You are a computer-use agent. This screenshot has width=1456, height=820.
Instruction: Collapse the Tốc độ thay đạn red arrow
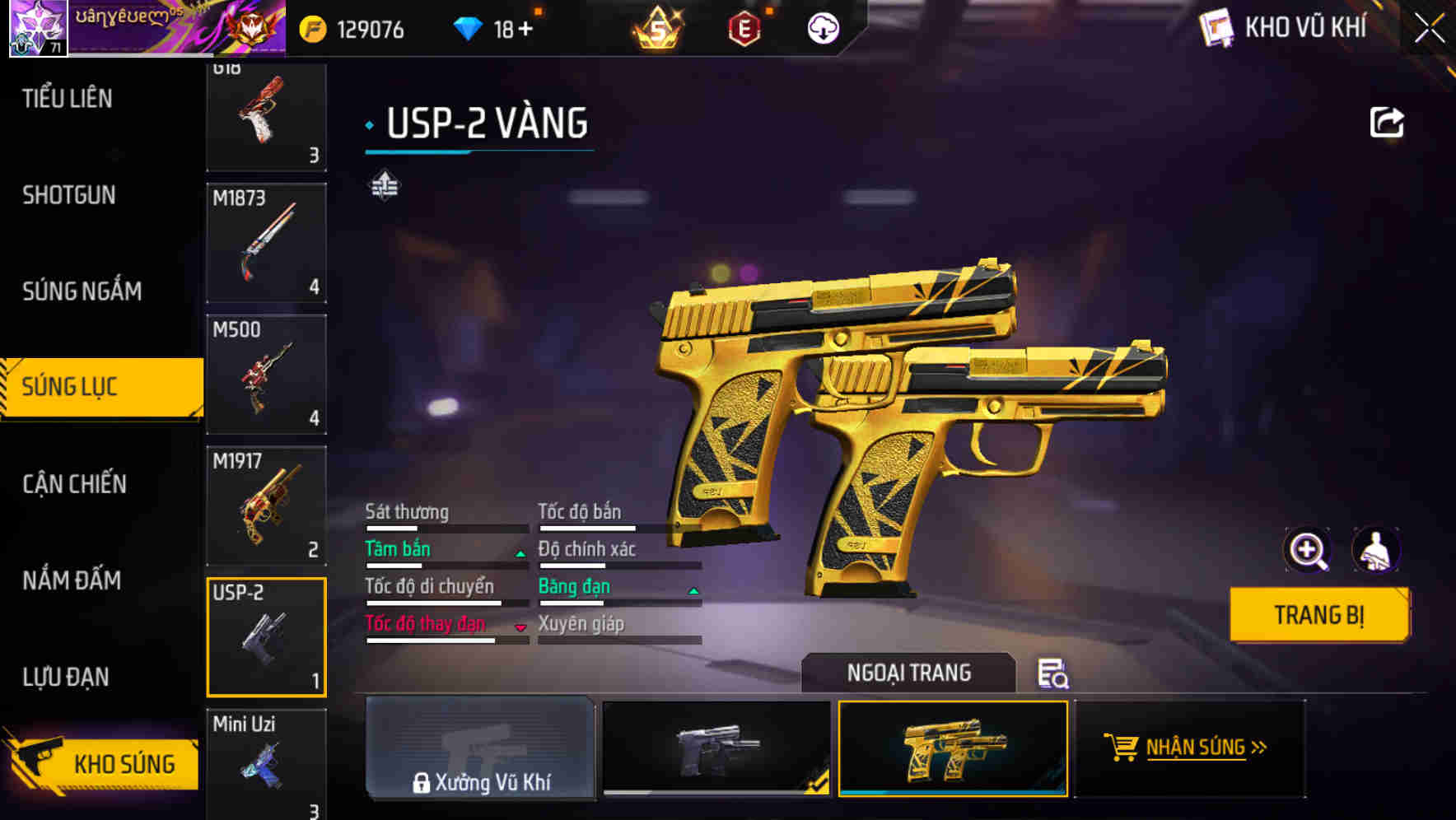(x=520, y=628)
